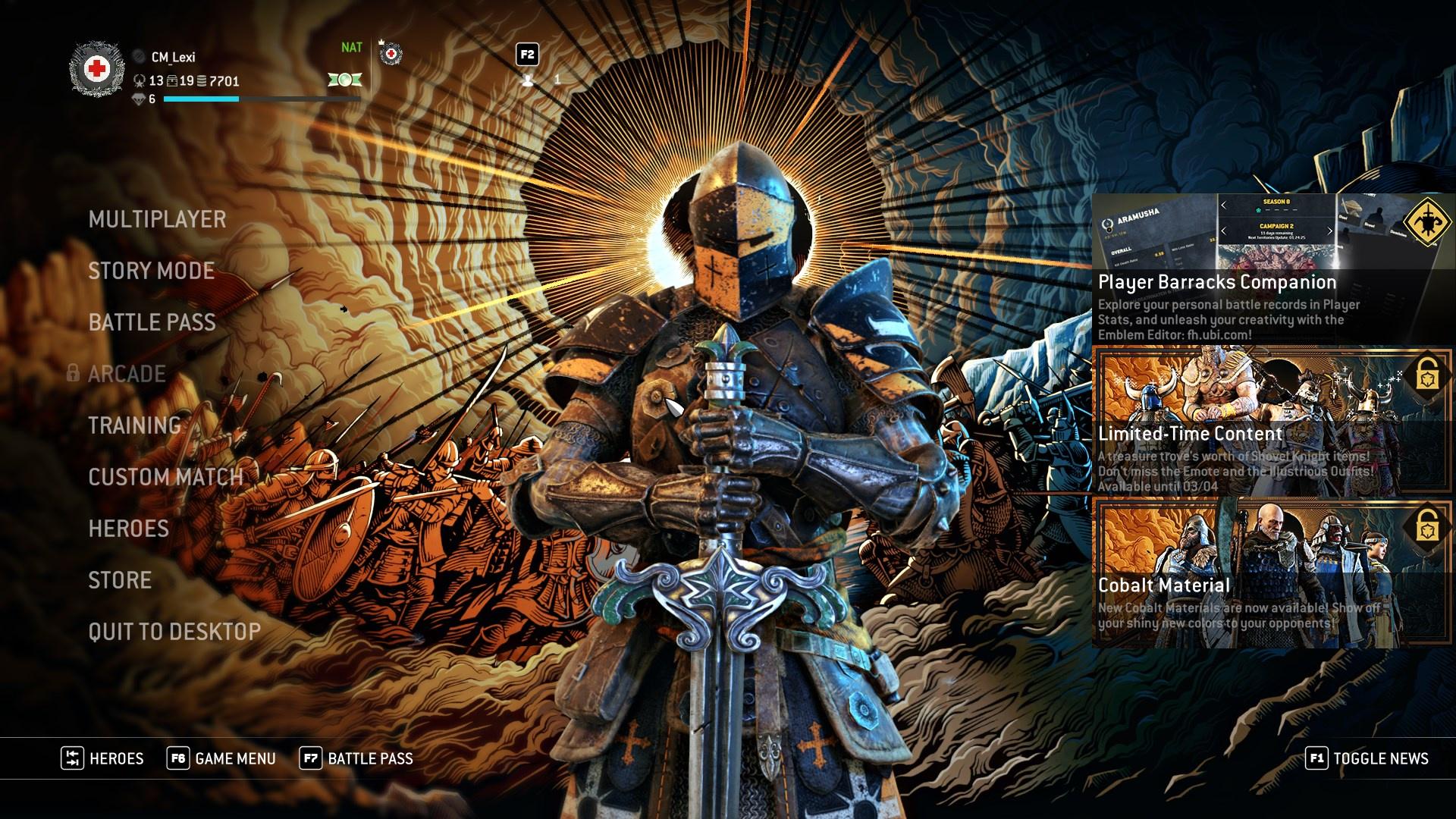The width and height of the screenshot is (1456, 819).
Task: Click the left arrow beside Campaign 2
Action: pyautogui.click(x=1223, y=231)
